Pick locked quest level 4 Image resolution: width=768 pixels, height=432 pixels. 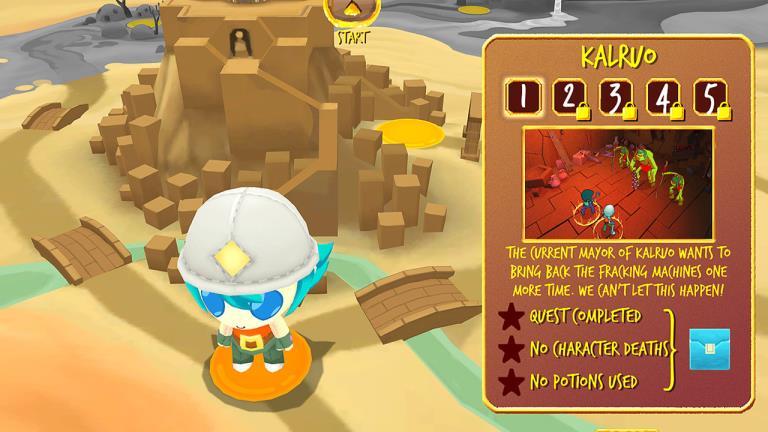pyautogui.click(x=662, y=97)
